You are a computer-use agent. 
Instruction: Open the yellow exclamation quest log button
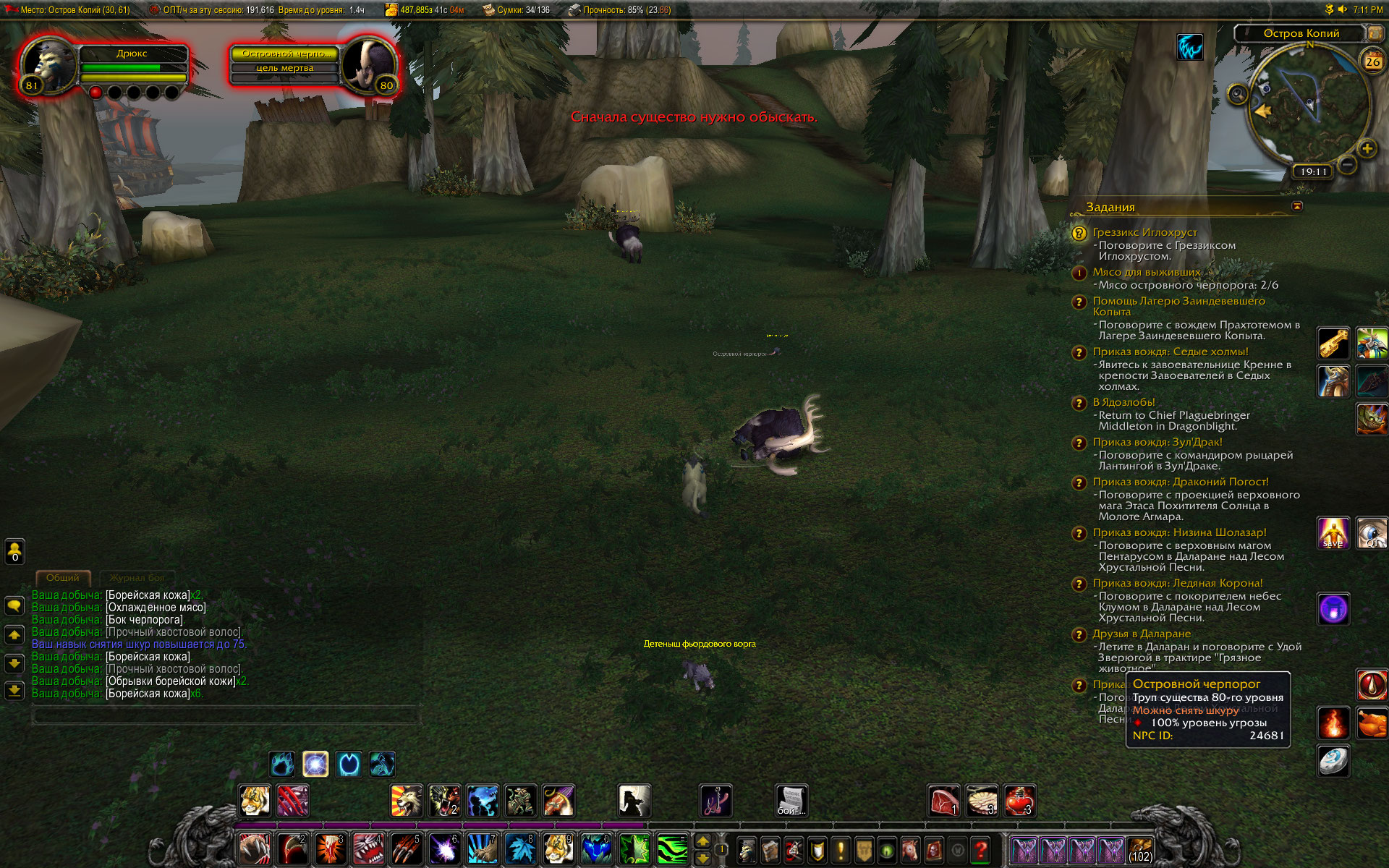pyautogui.click(x=841, y=849)
